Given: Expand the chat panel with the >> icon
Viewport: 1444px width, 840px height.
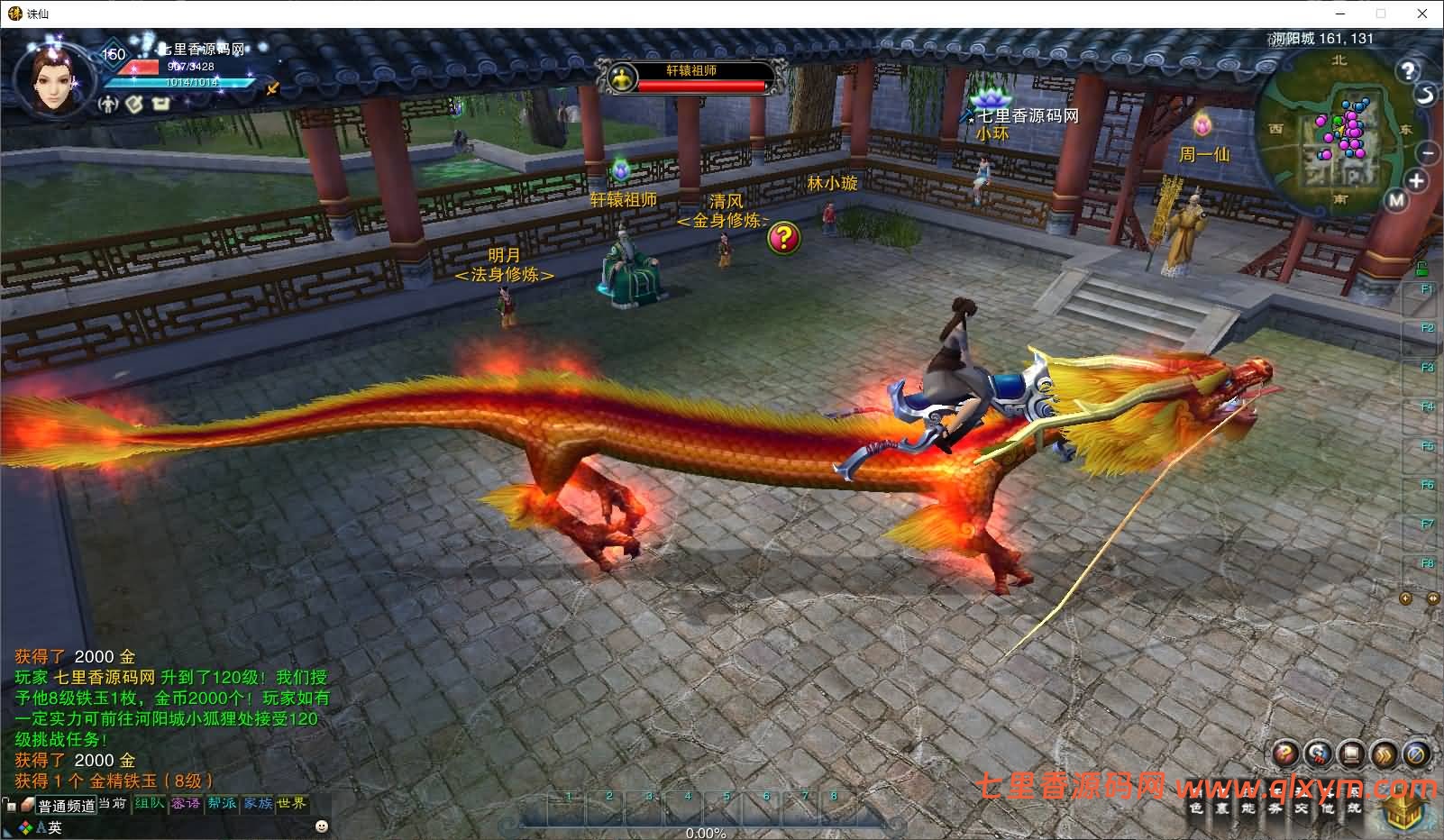Looking at the screenshot, I should tap(1383, 753).
